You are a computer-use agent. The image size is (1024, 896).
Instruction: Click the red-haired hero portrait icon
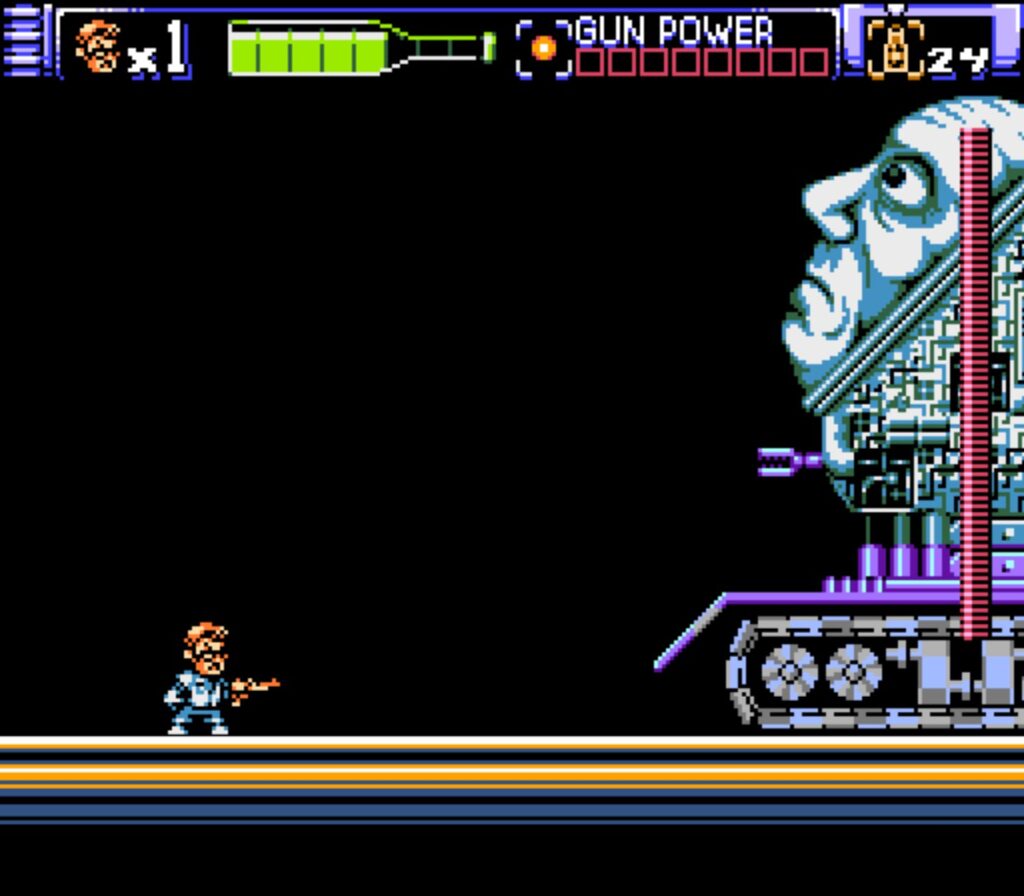[98, 47]
